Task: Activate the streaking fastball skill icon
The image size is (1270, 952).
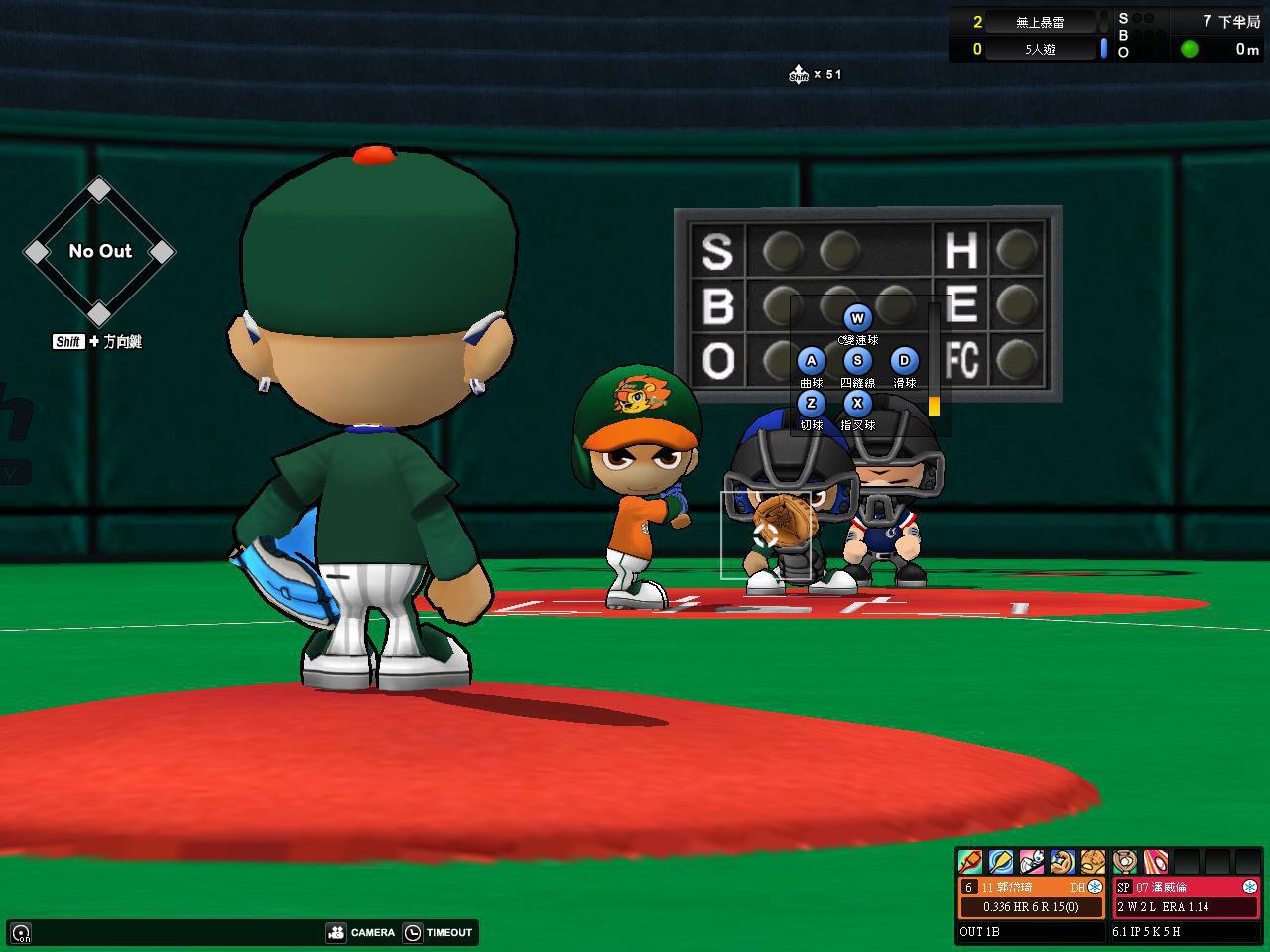Action: tap(1156, 861)
